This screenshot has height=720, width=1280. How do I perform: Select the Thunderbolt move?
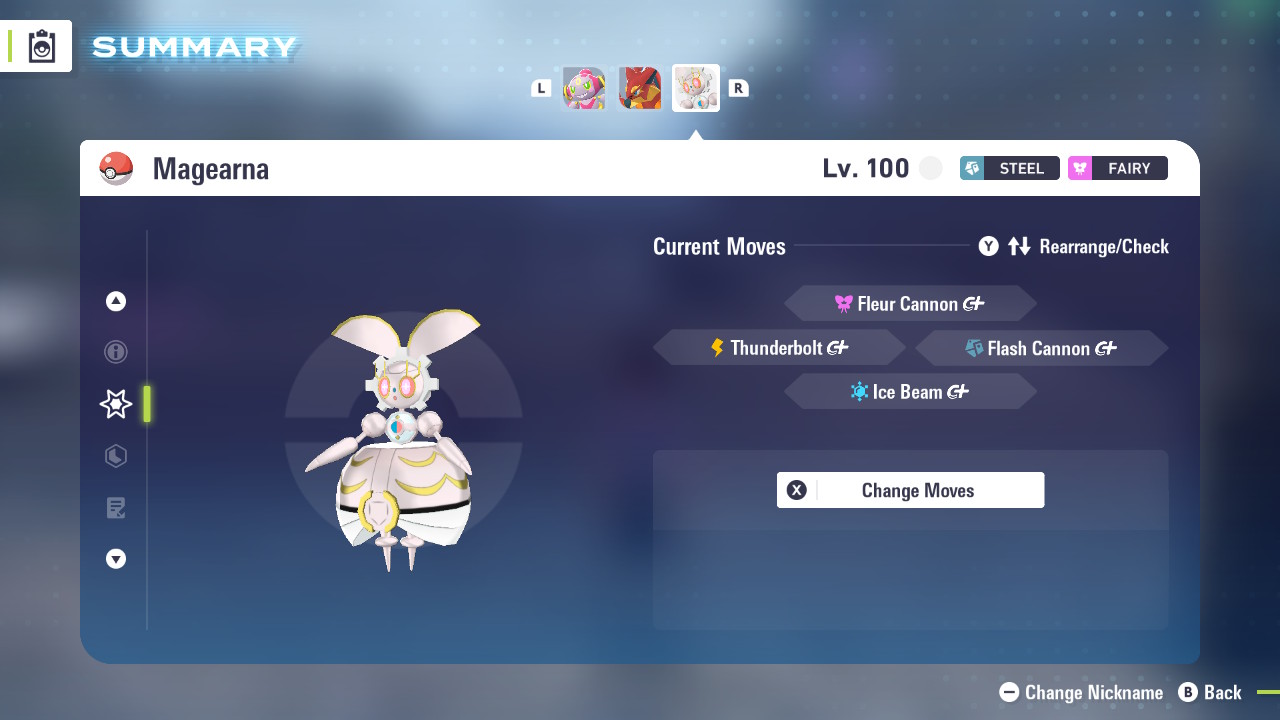click(x=779, y=347)
